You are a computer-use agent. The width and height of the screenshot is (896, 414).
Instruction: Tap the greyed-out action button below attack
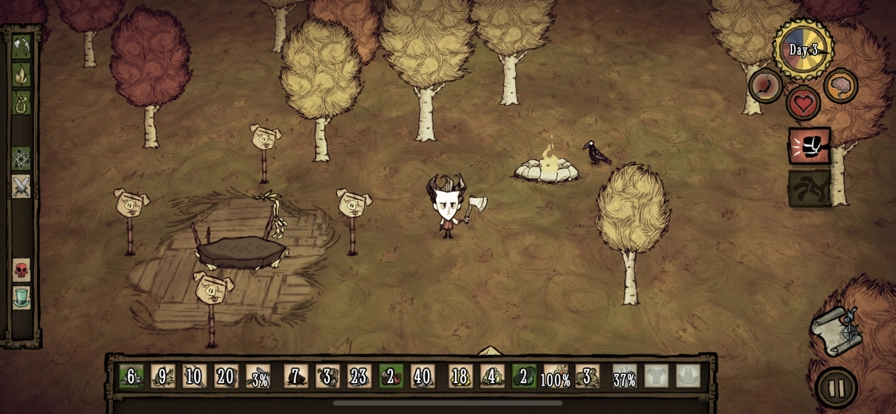point(808,188)
